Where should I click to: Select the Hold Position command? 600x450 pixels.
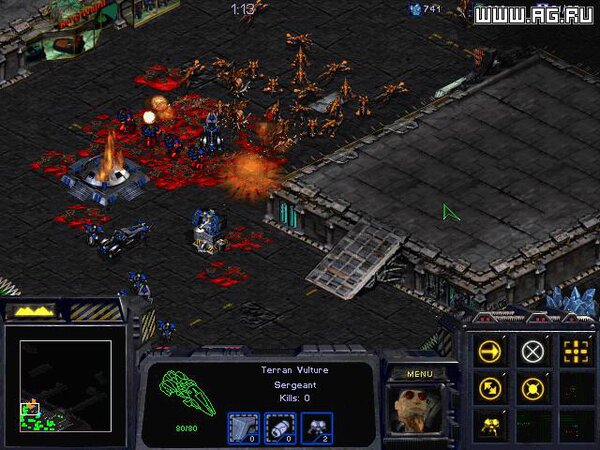(533, 389)
